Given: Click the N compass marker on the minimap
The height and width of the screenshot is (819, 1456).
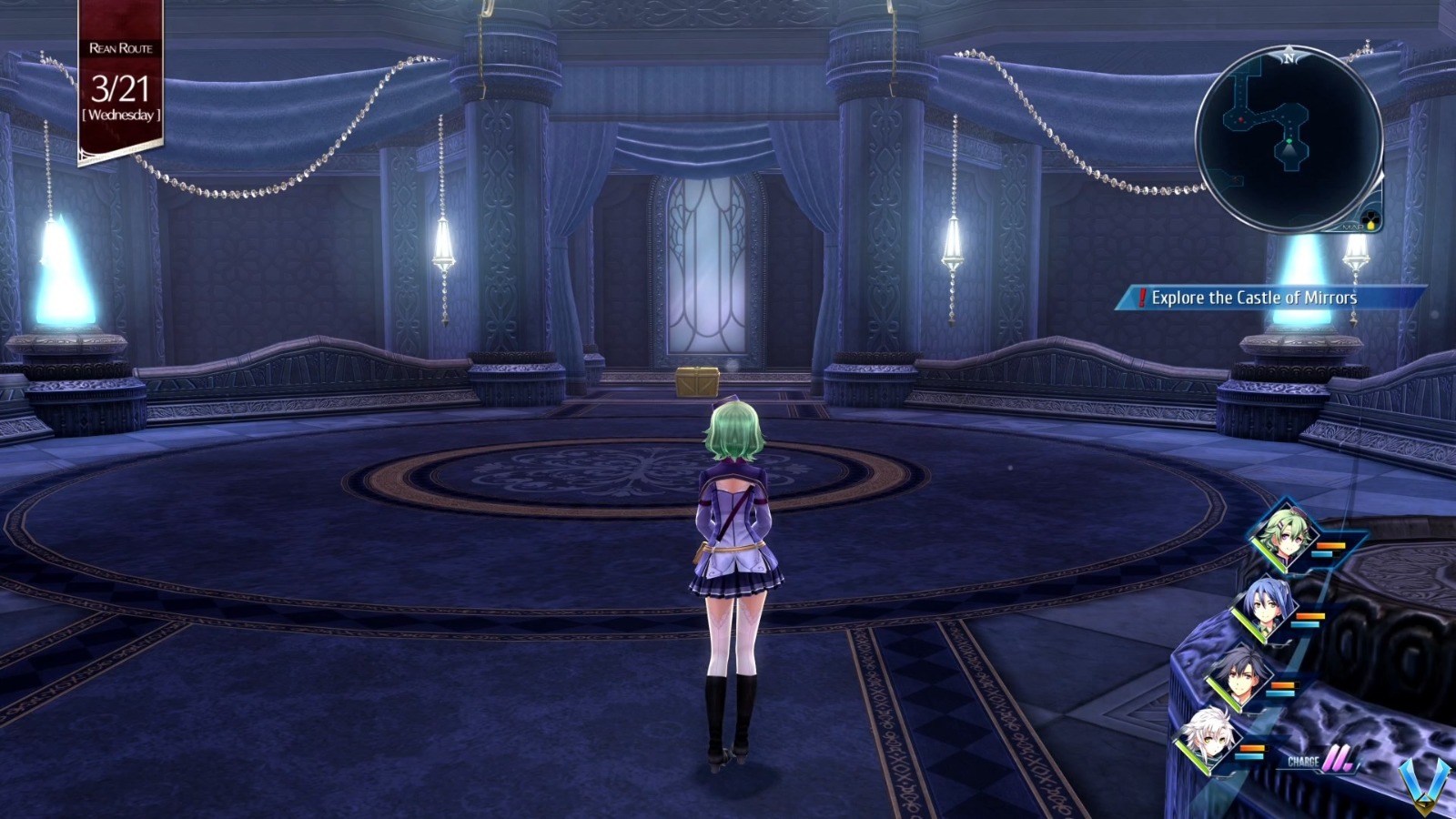Looking at the screenshot, I should 1288,57.
